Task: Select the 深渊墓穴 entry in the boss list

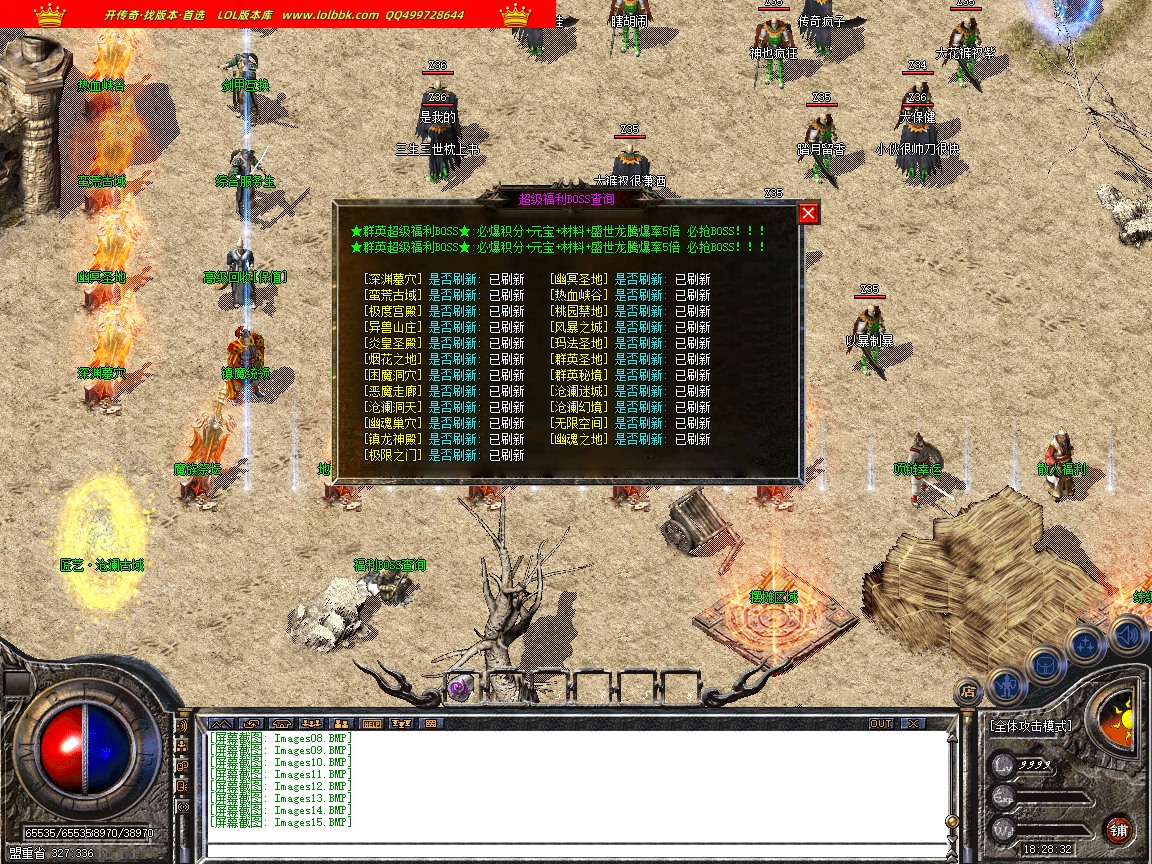Action: (x=394, y=280)
